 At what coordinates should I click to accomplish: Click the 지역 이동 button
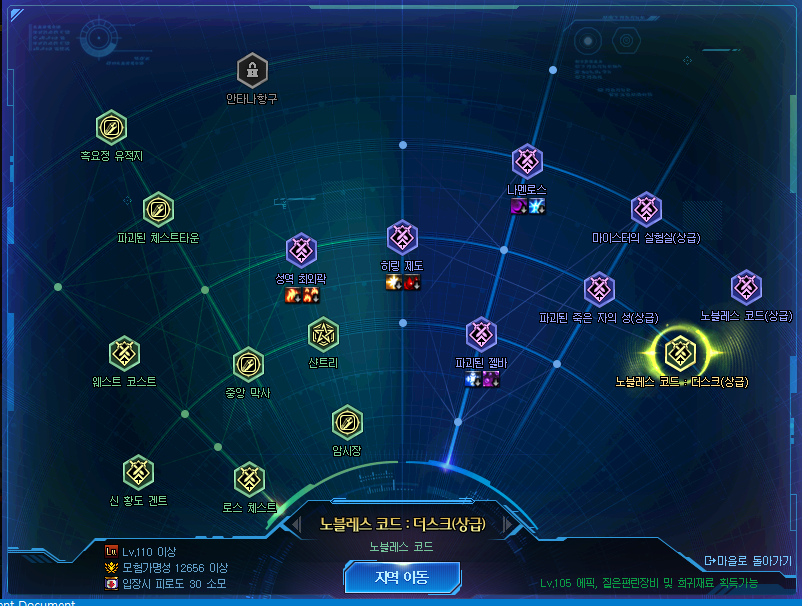click(x=402, y=577)
